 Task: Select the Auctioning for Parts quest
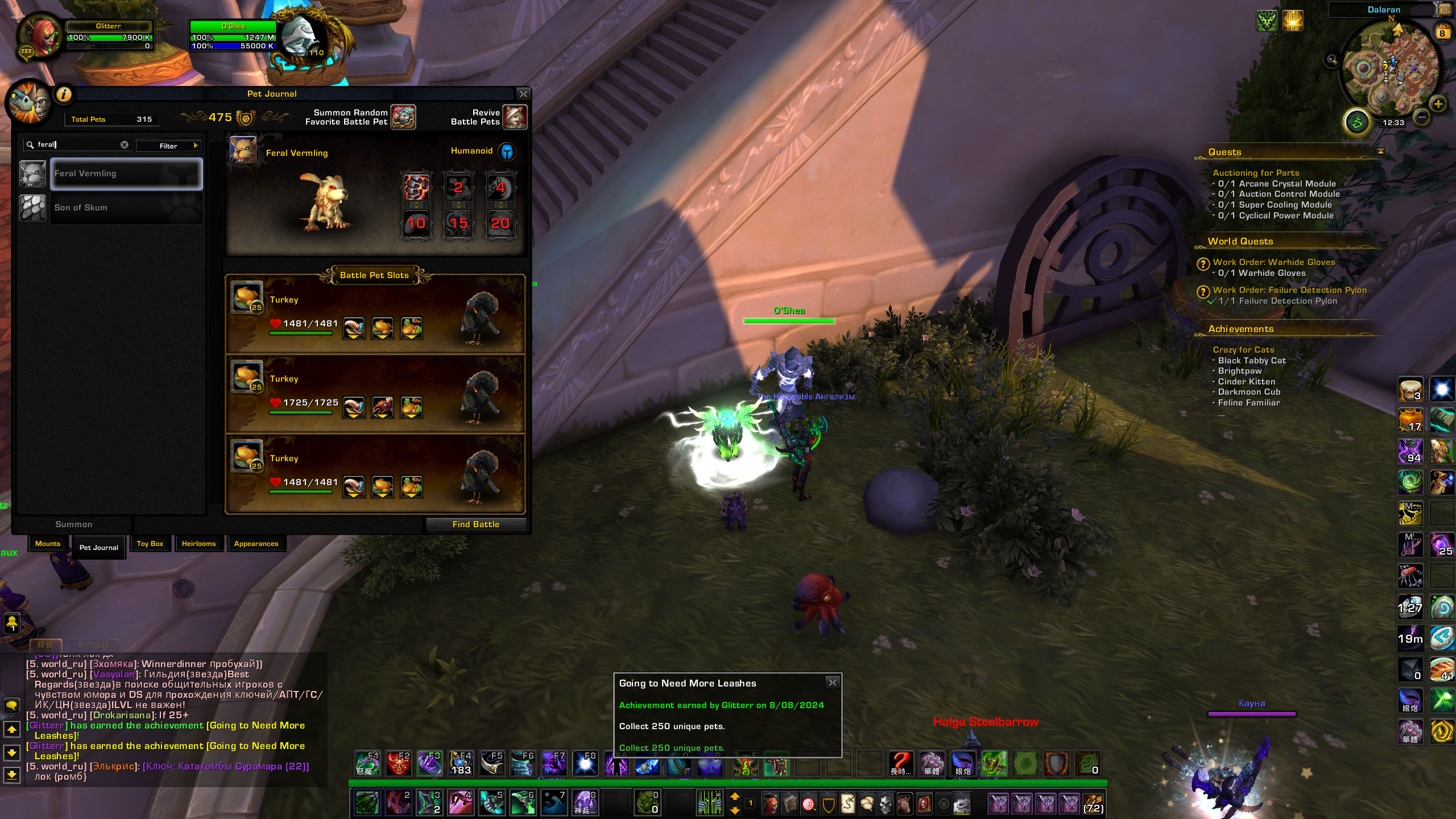point(1256,173)
